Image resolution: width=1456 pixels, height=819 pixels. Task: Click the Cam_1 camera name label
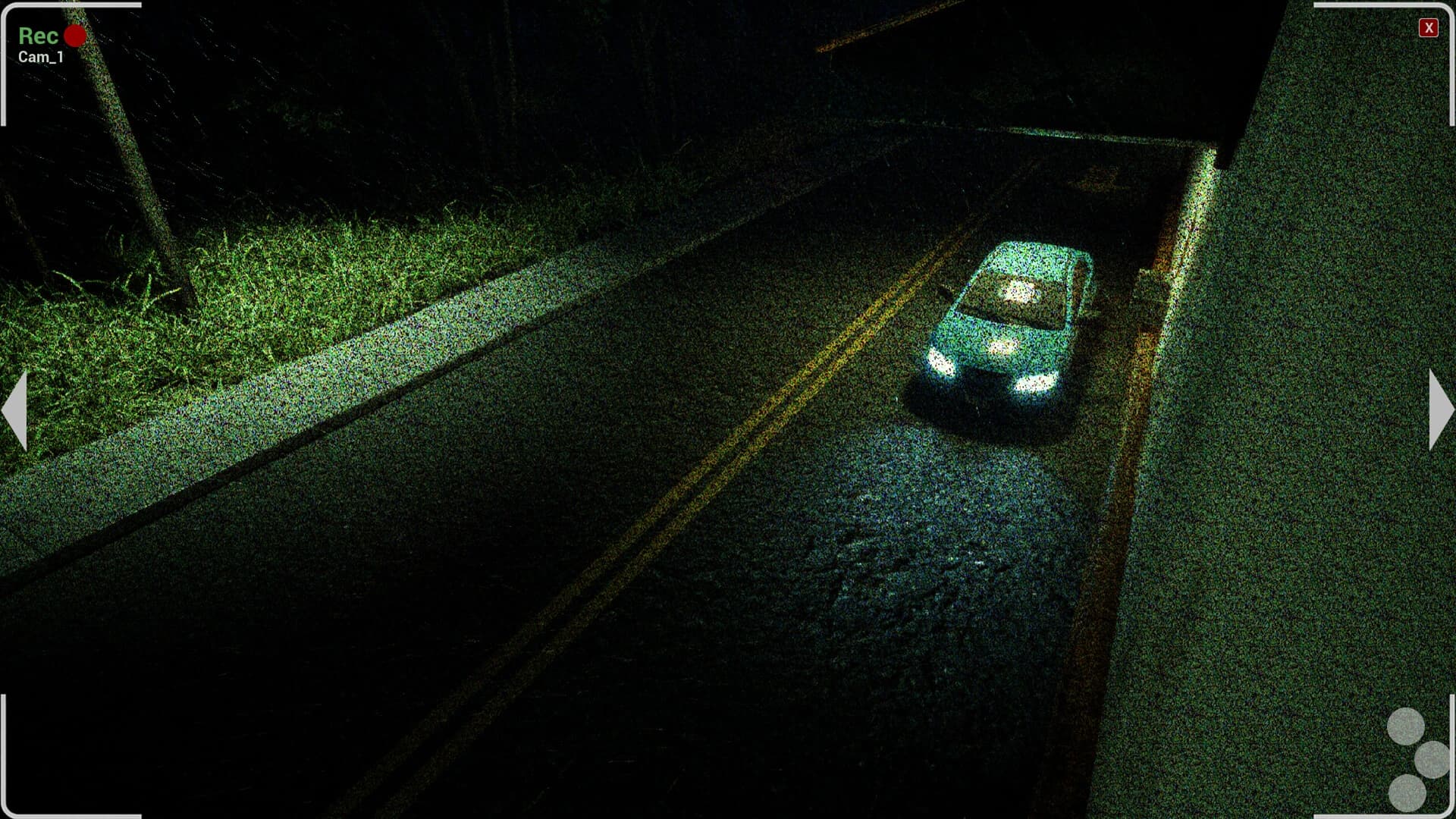(39, 55)
